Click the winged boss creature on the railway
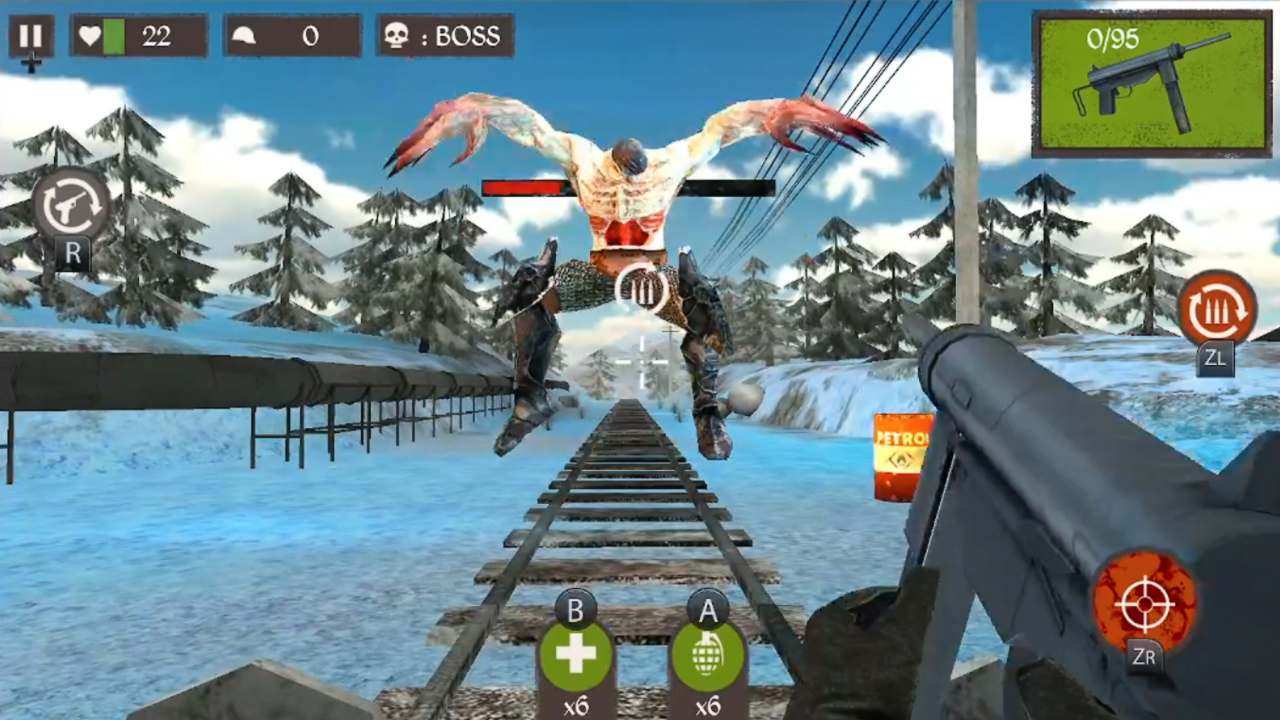Image resolution: width=1280 pixels, height=720 pixels. [625, 230]
